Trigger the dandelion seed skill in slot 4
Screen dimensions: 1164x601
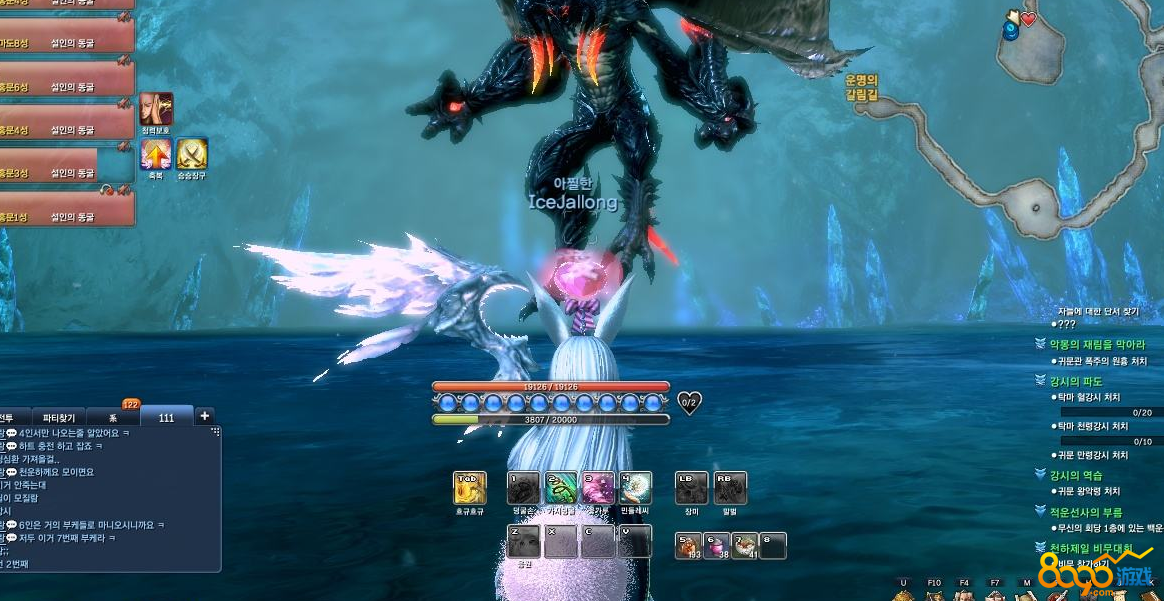click(x=635, y=488)
